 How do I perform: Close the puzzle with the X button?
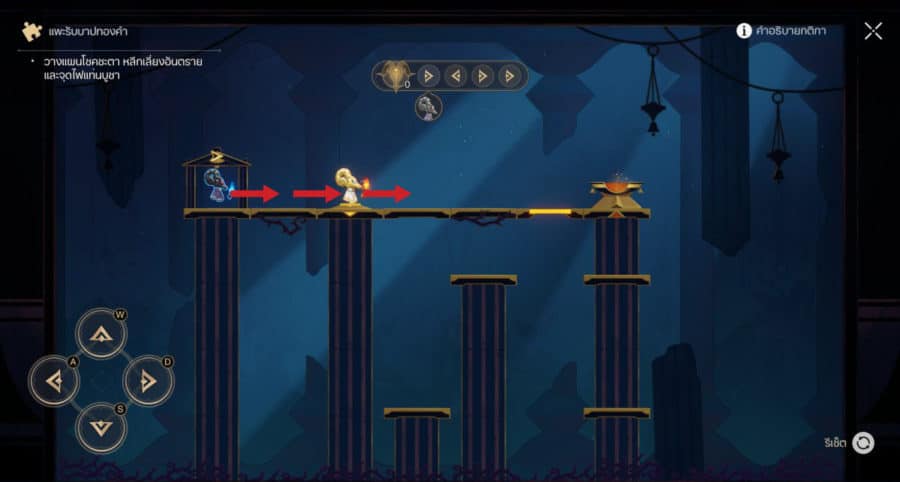pyautogui.click(x=873, y=31)
